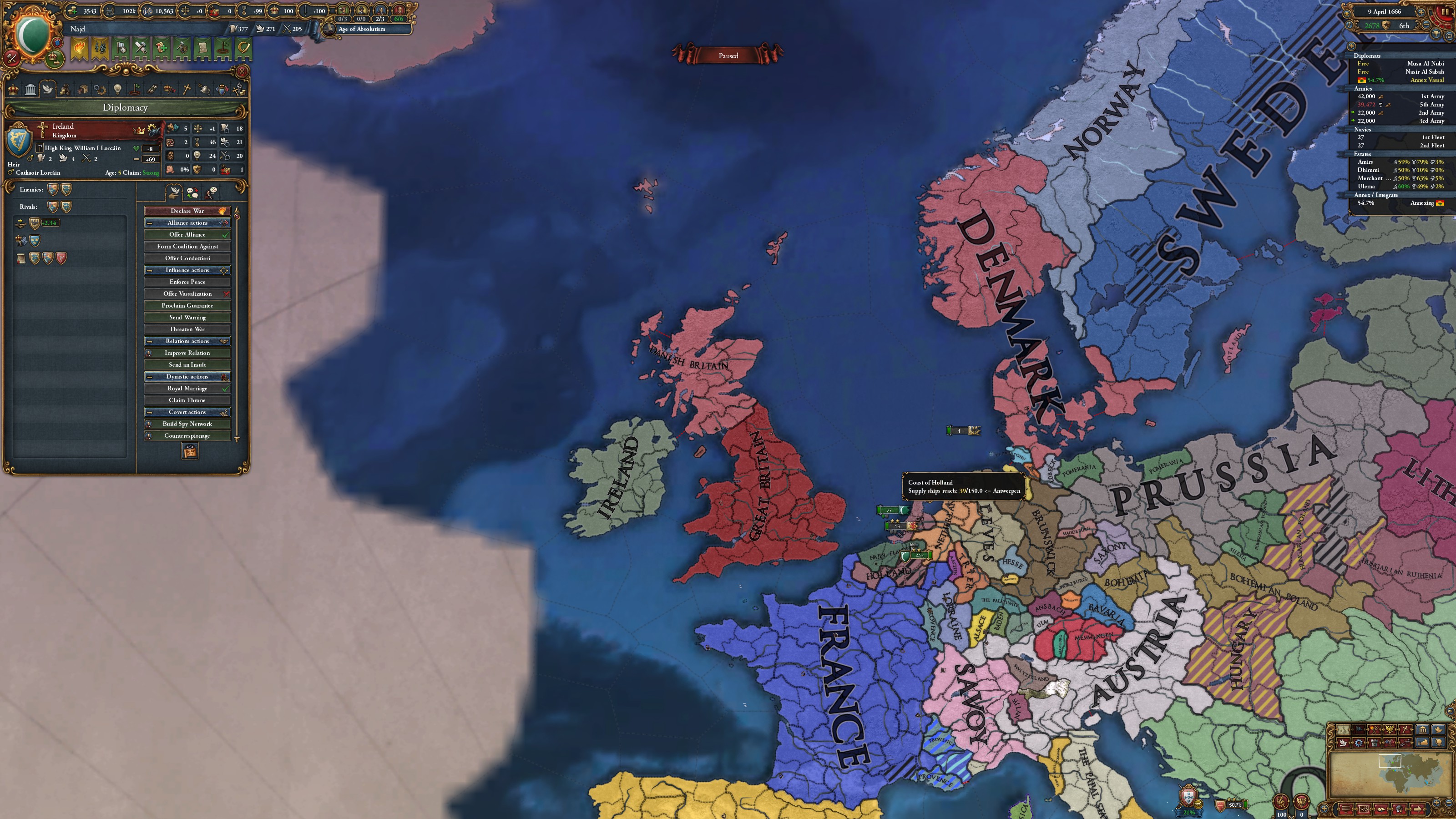The image size is (1456, 819).
Task: Collapse the Covert actions group
Action: click(149, 412)
